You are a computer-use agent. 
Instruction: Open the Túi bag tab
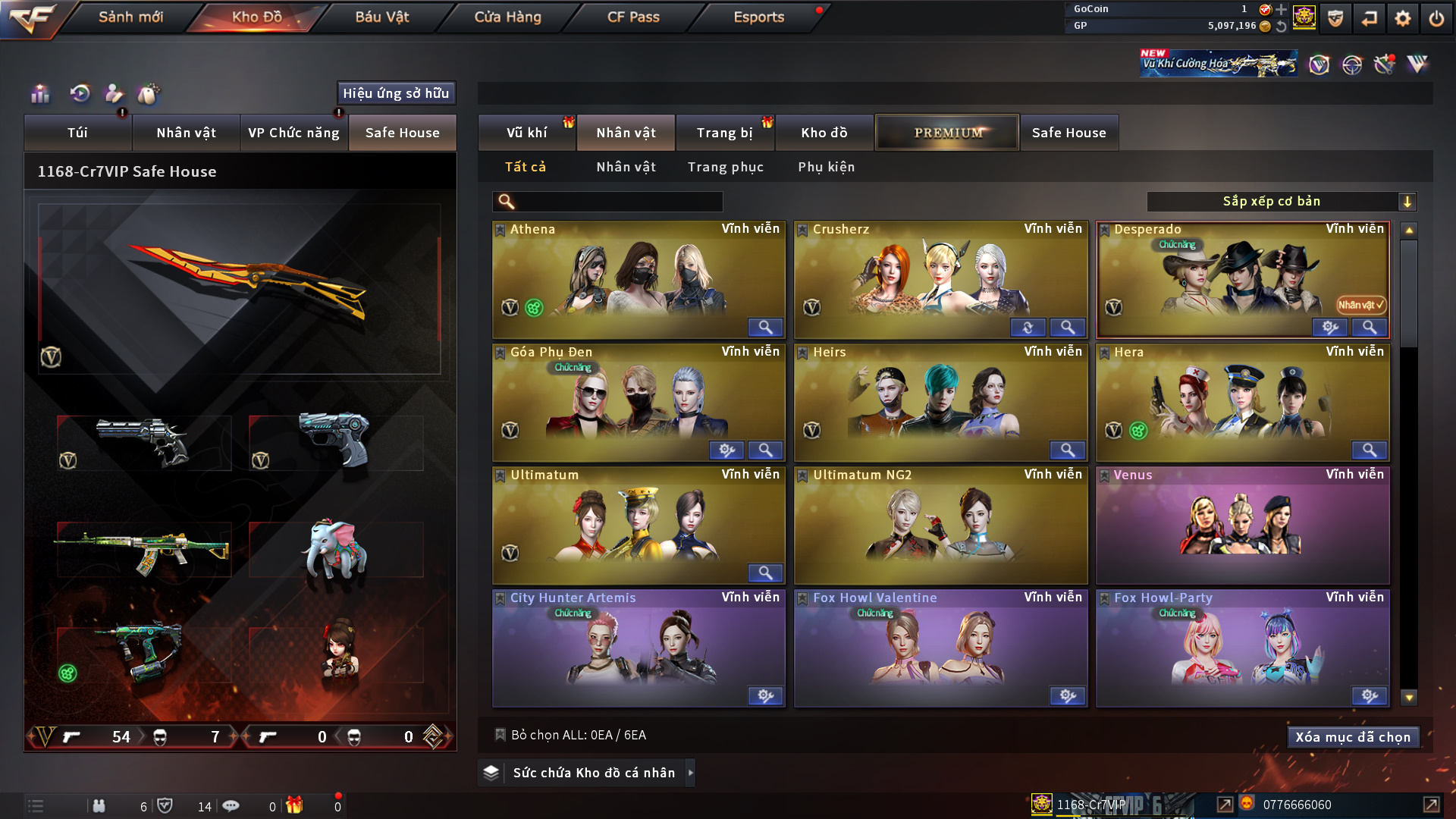pos(77,133)
